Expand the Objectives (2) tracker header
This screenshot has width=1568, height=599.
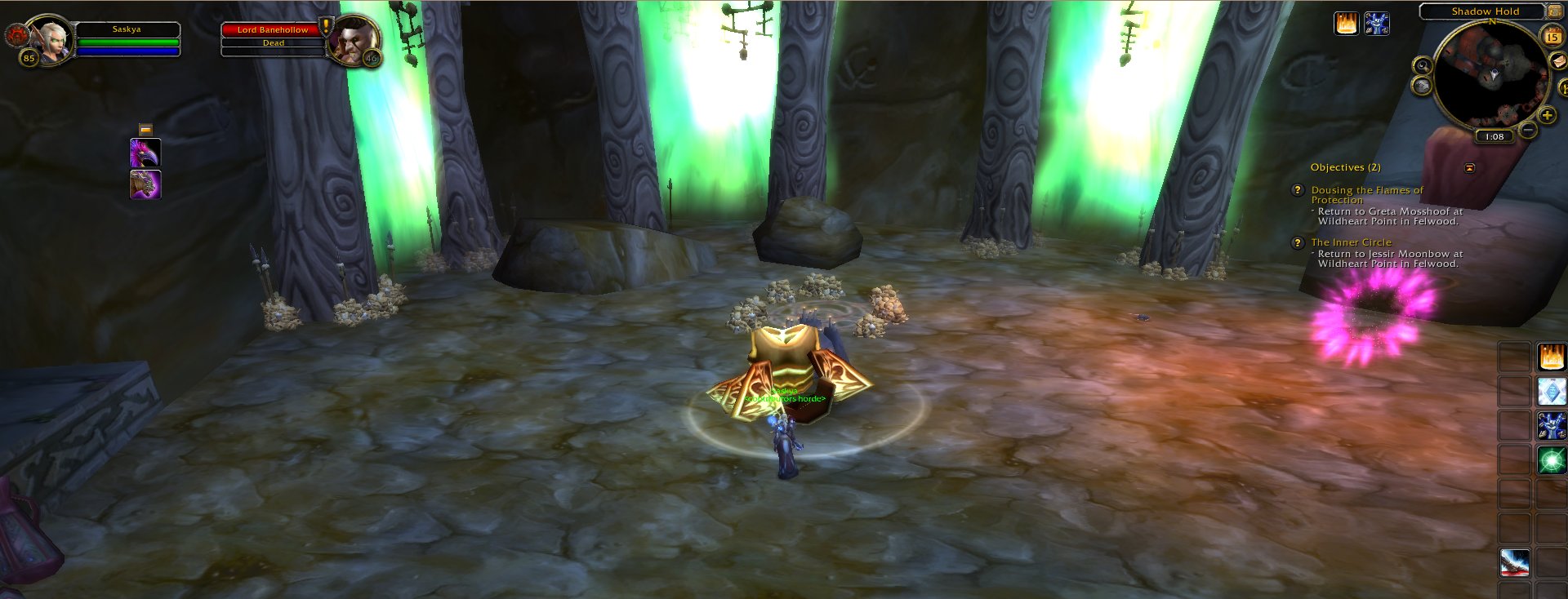[1343, 166]
